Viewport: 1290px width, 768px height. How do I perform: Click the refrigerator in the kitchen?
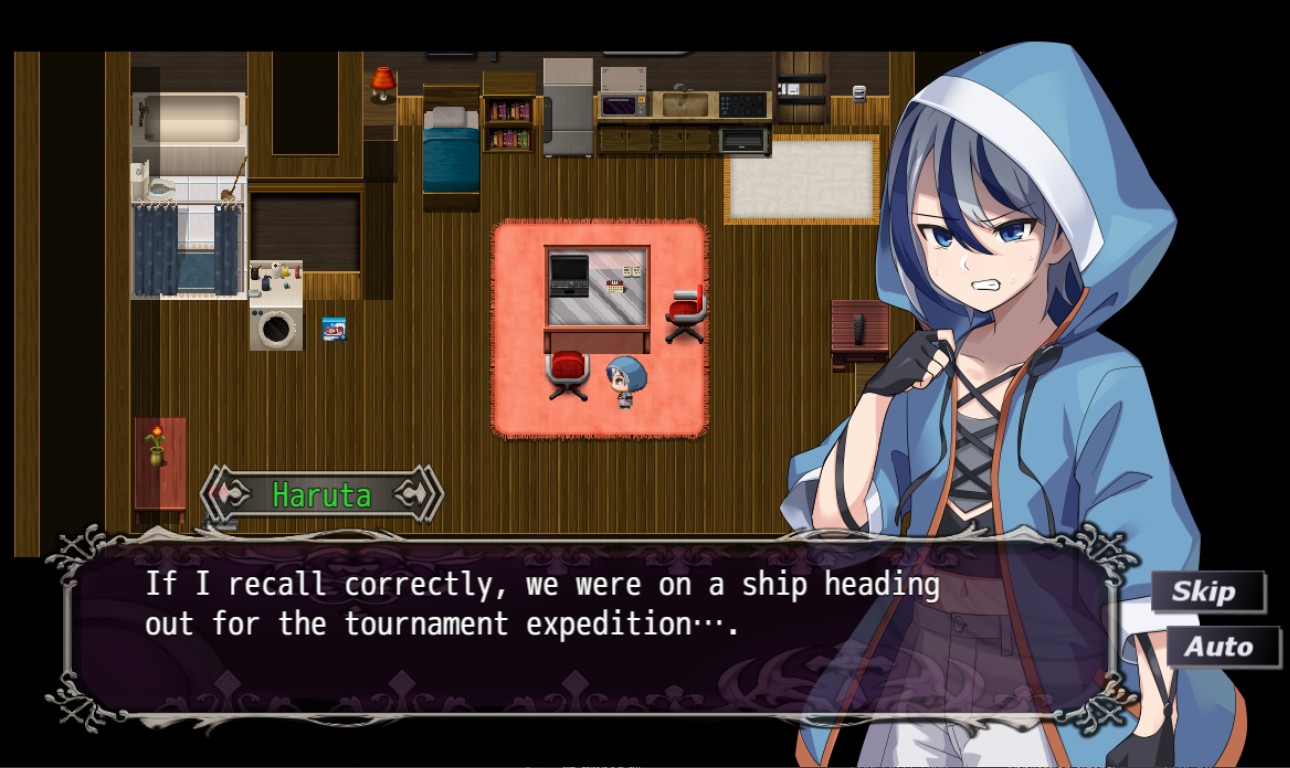click(566, 110)
